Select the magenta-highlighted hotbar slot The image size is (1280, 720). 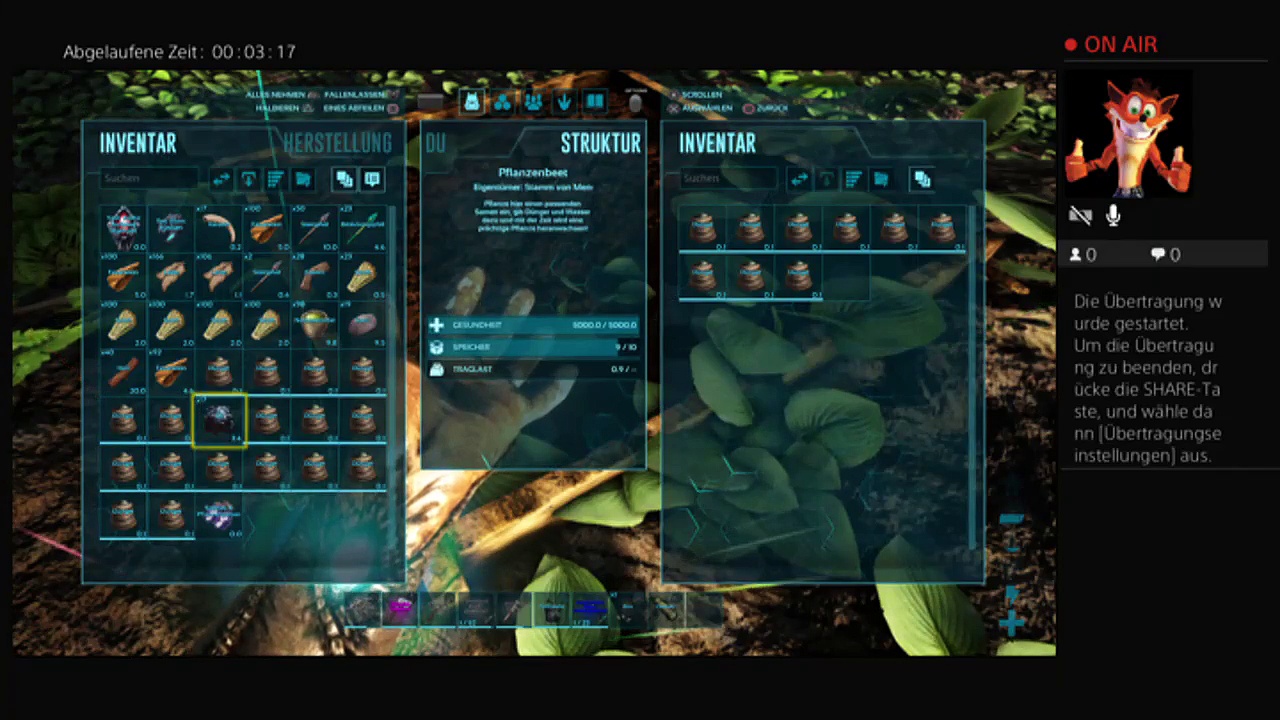point(401,608)
